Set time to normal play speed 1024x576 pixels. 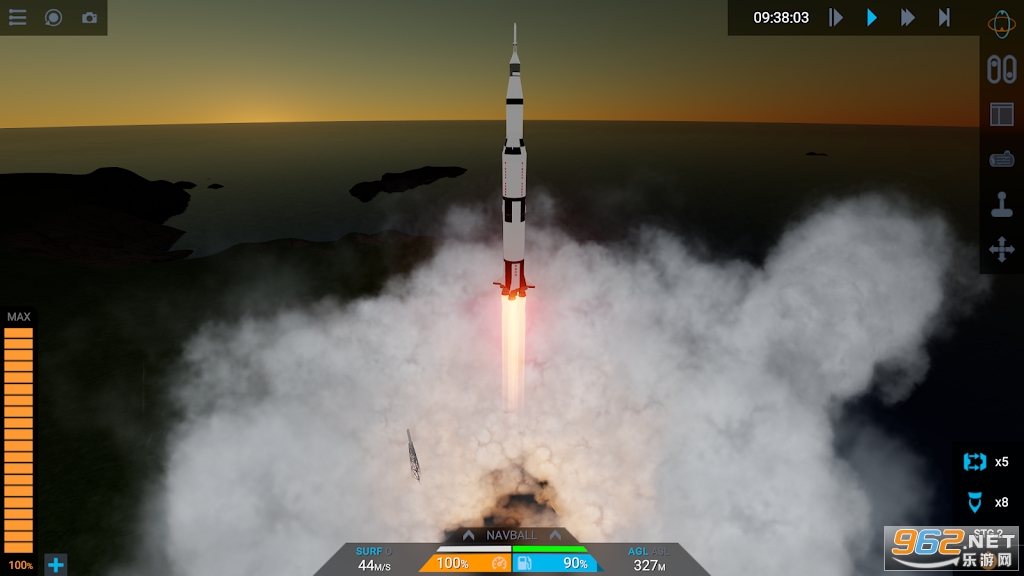click(872, 17)
